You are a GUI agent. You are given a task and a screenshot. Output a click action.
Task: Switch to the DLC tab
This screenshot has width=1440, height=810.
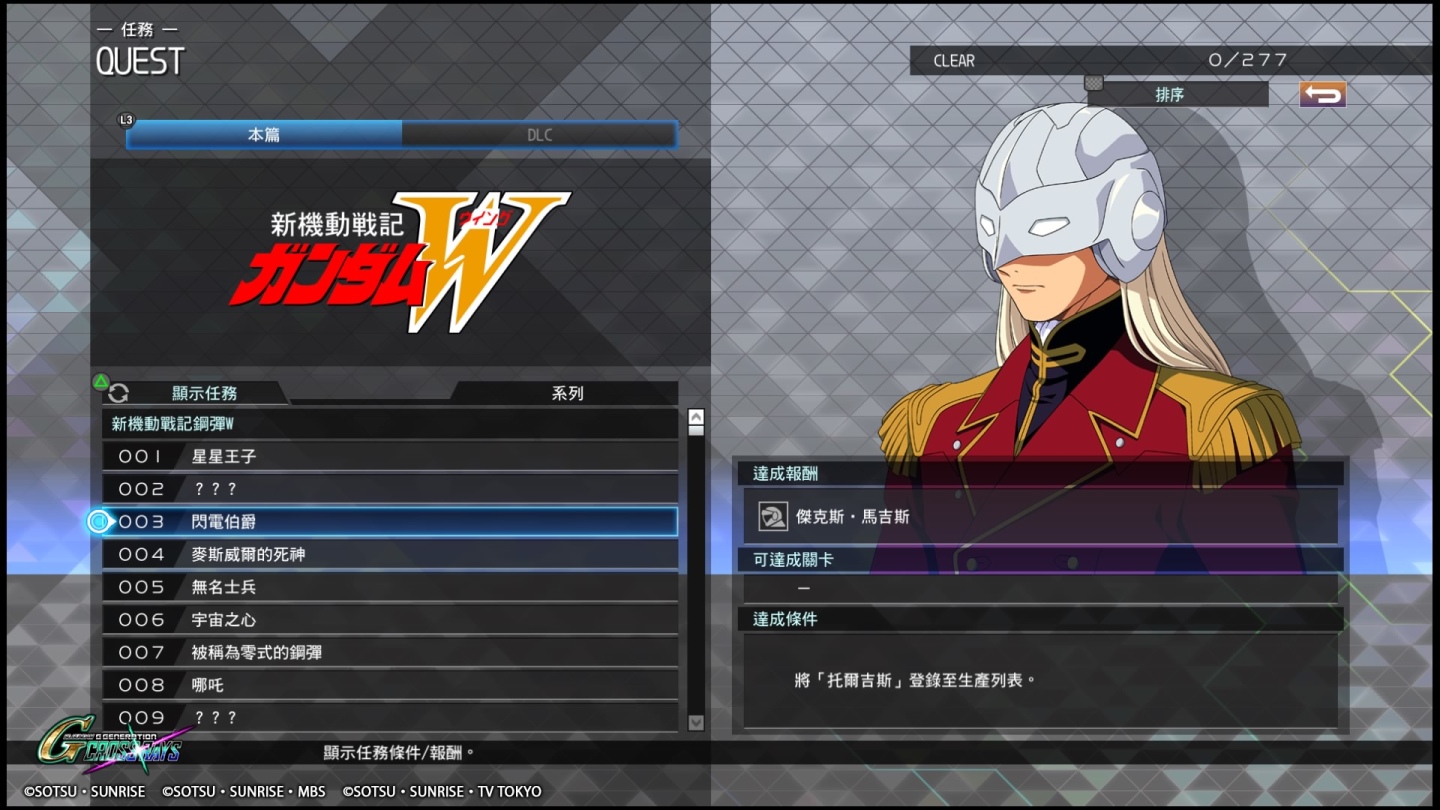(540, 133)
